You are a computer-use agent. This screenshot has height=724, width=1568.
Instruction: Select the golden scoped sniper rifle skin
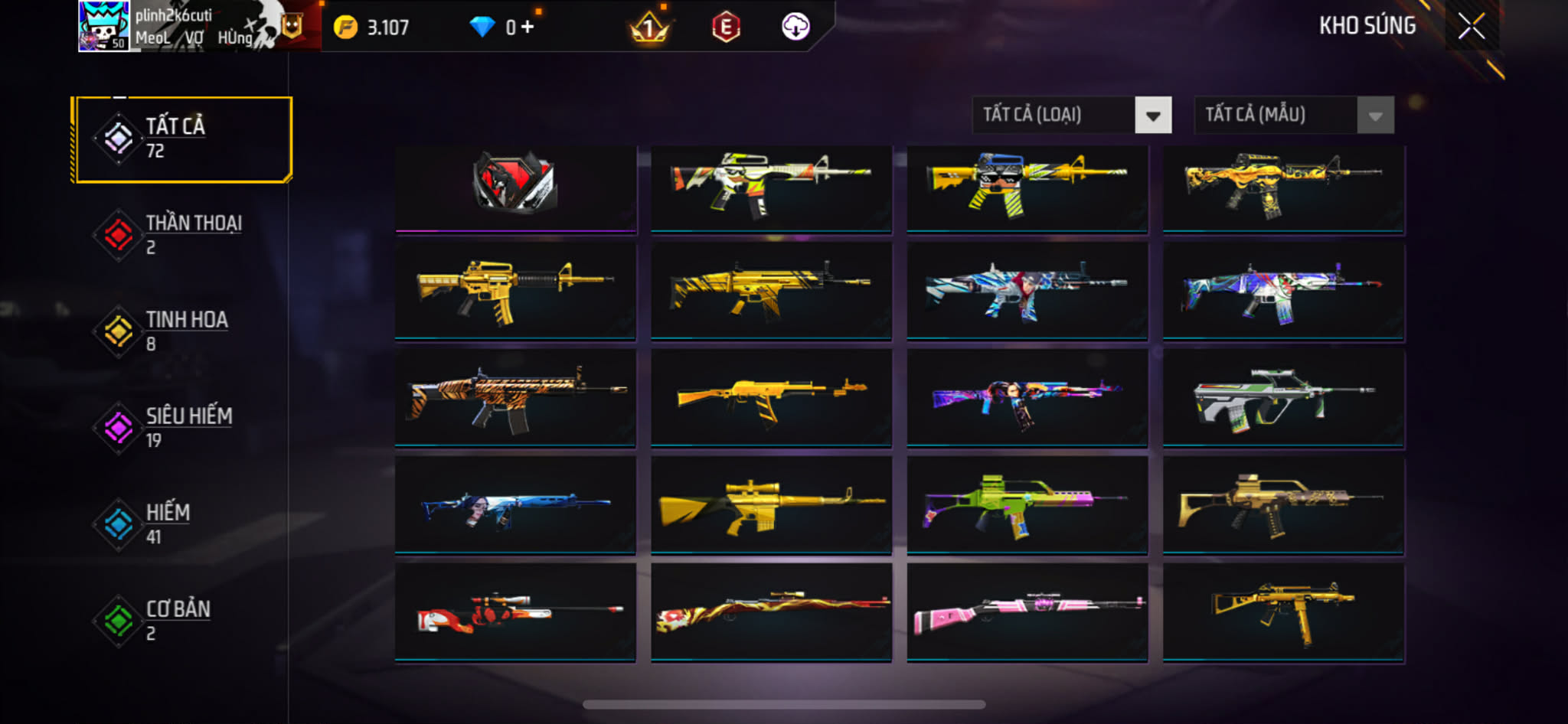click(771, 505)
